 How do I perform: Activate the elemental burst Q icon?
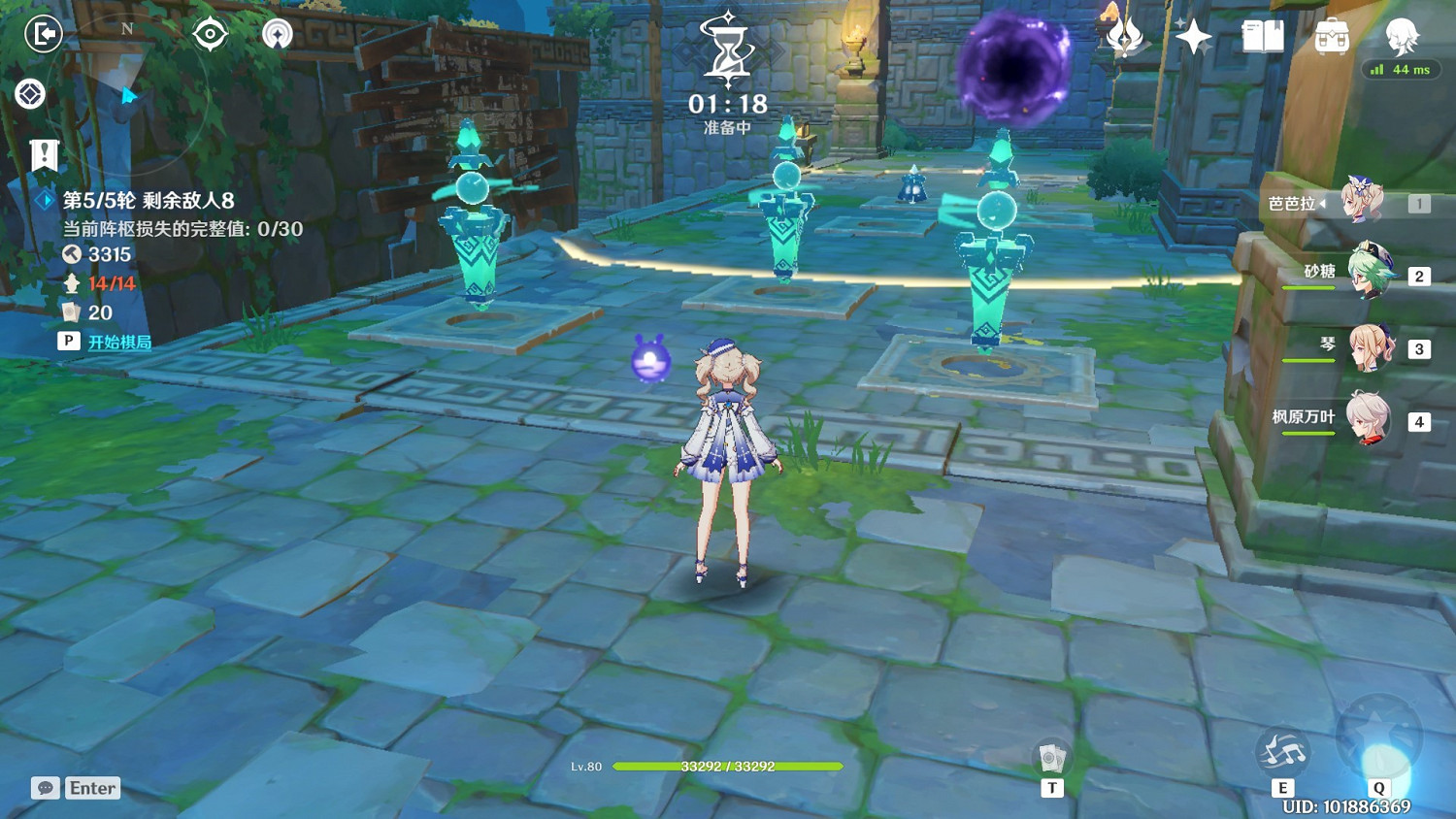pos(1378,752)
